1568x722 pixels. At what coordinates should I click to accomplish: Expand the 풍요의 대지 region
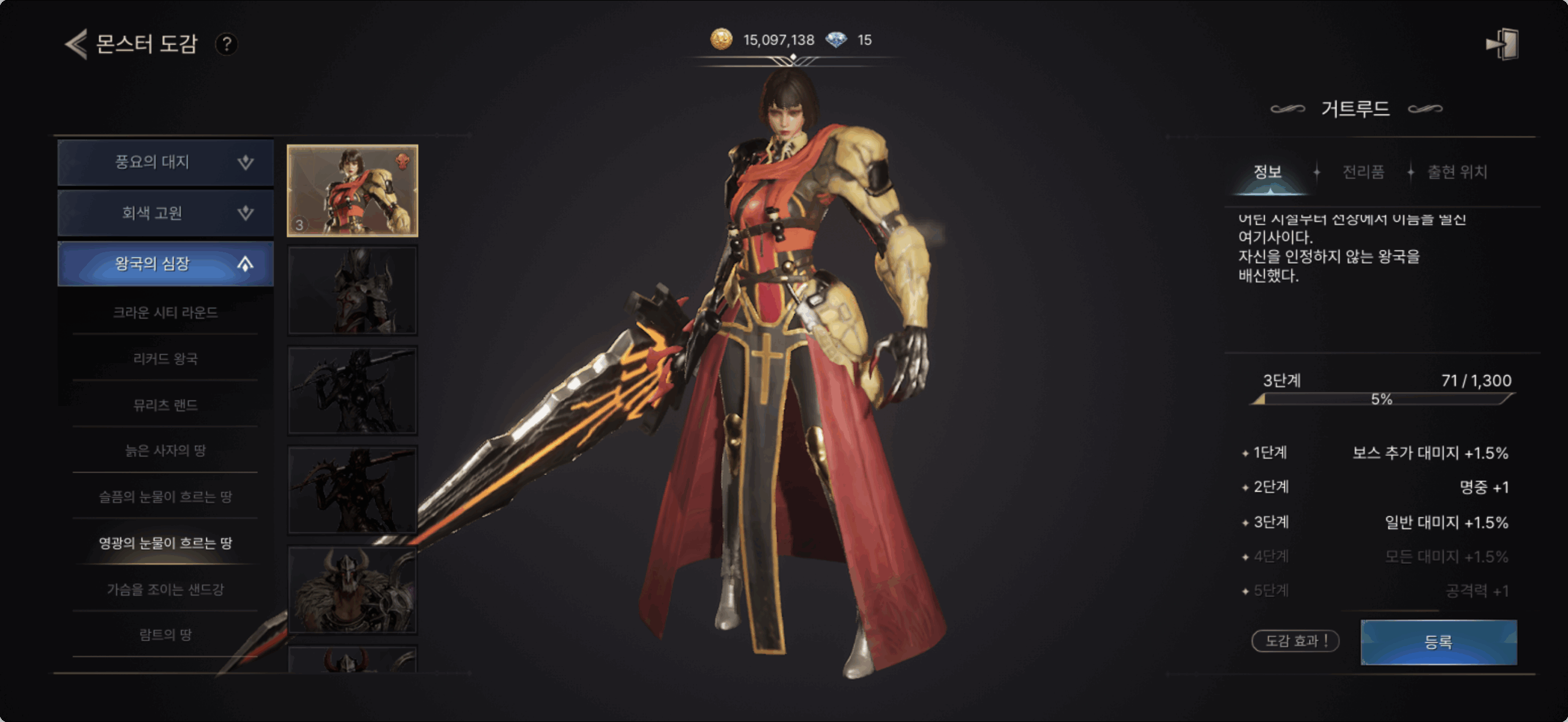pos(165,162)
